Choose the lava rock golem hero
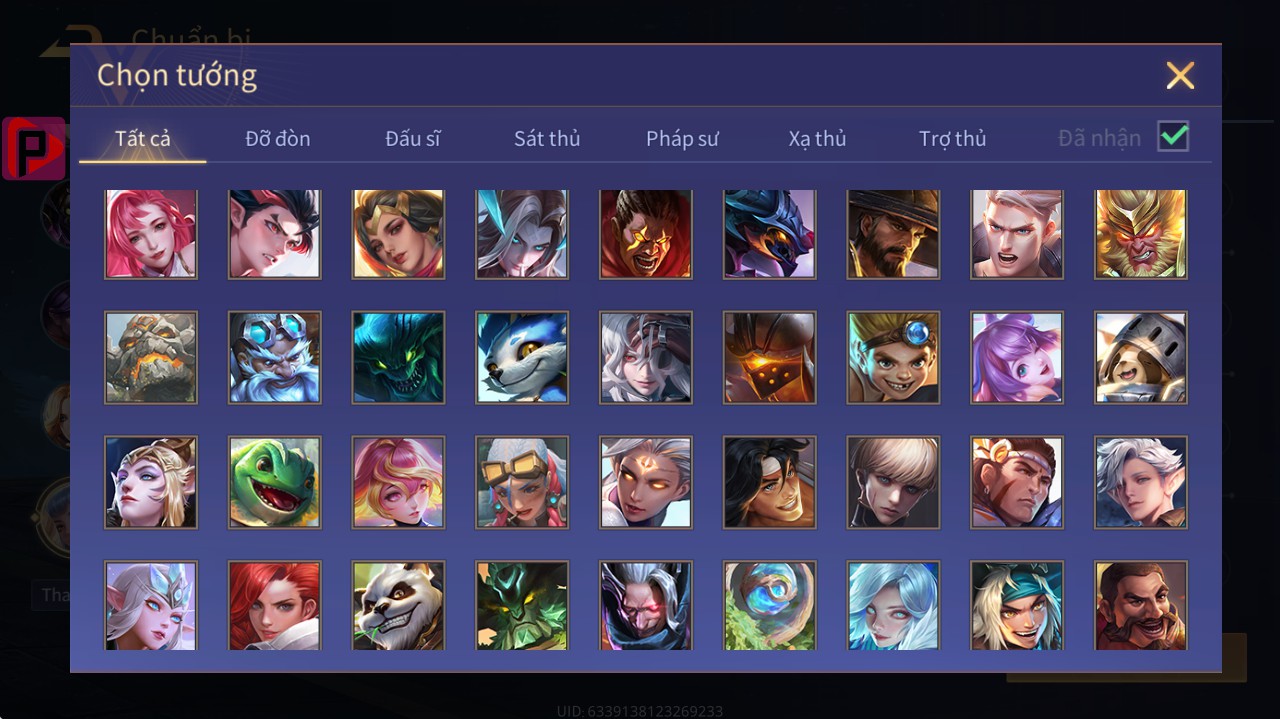The image size is (1280, 719). (x=151, y=357)
